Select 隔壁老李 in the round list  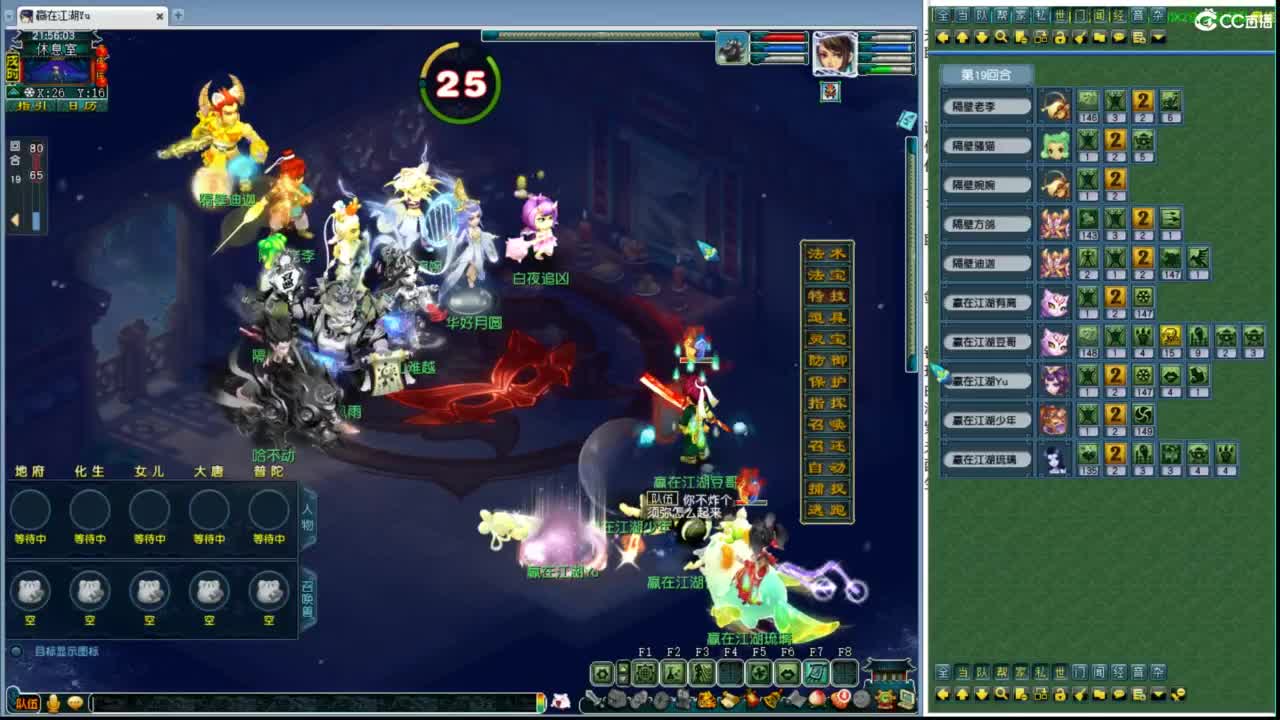[x=985, y=106]
